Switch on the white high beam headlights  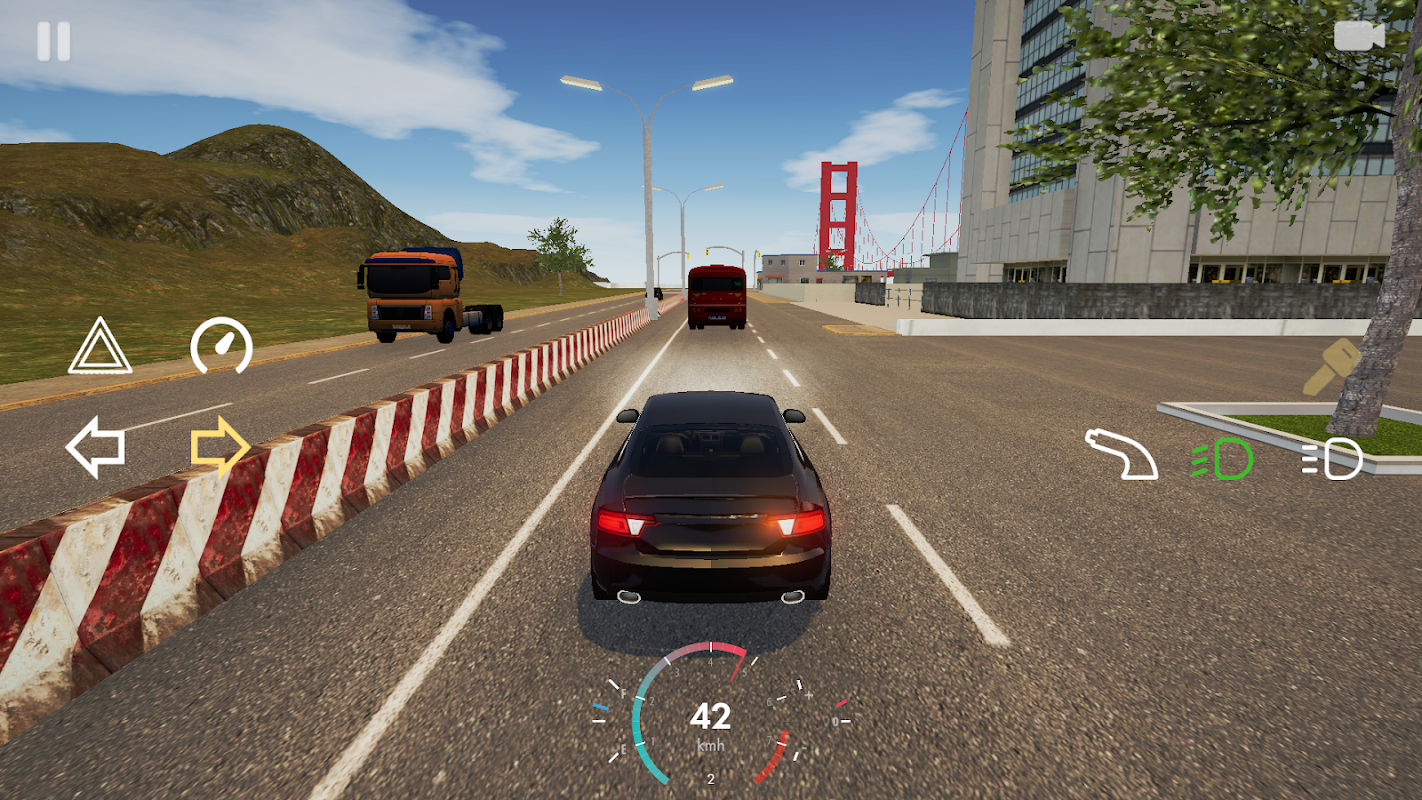click(x=1332, y=460)
